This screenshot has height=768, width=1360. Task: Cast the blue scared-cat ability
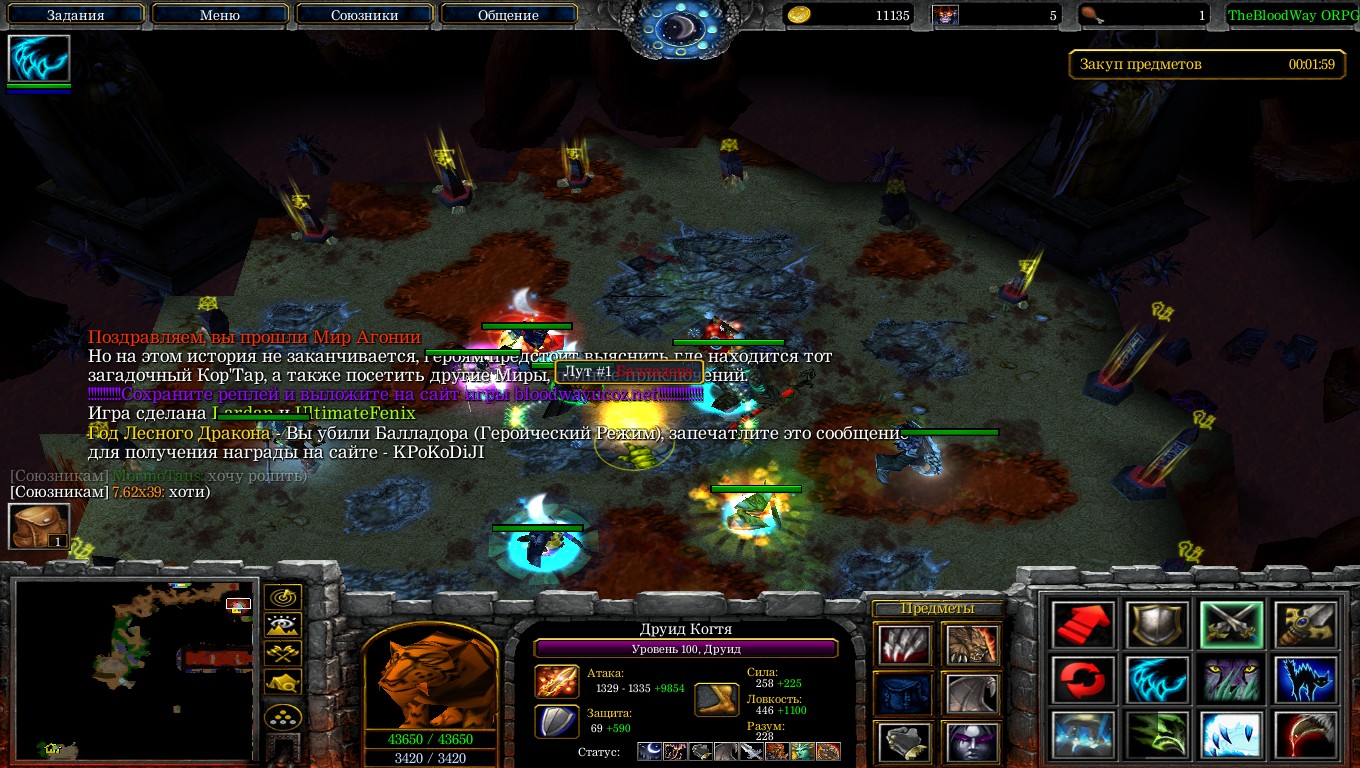coord(1306,680)
